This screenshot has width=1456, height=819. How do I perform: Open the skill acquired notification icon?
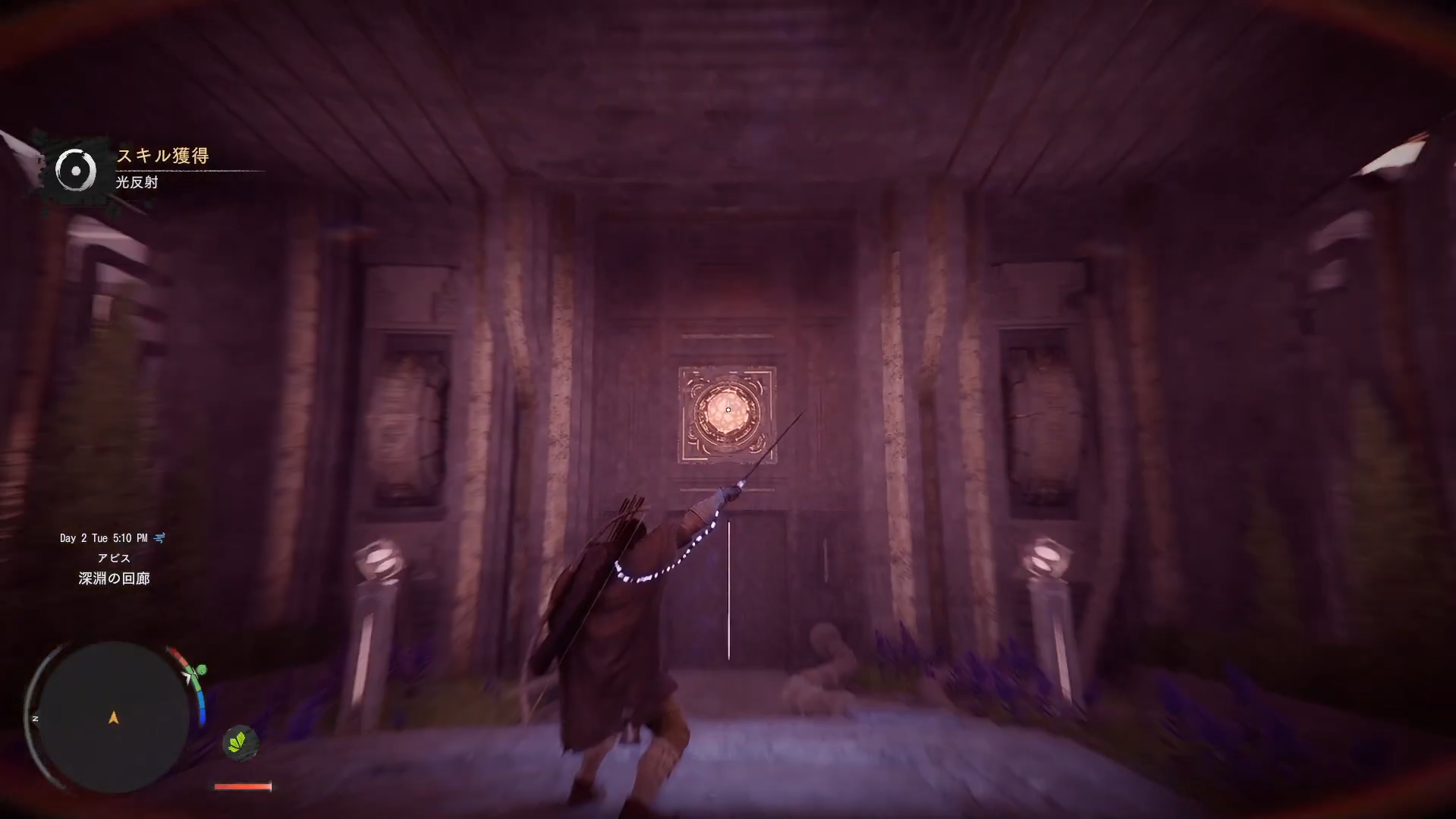[x=76, y=171]
